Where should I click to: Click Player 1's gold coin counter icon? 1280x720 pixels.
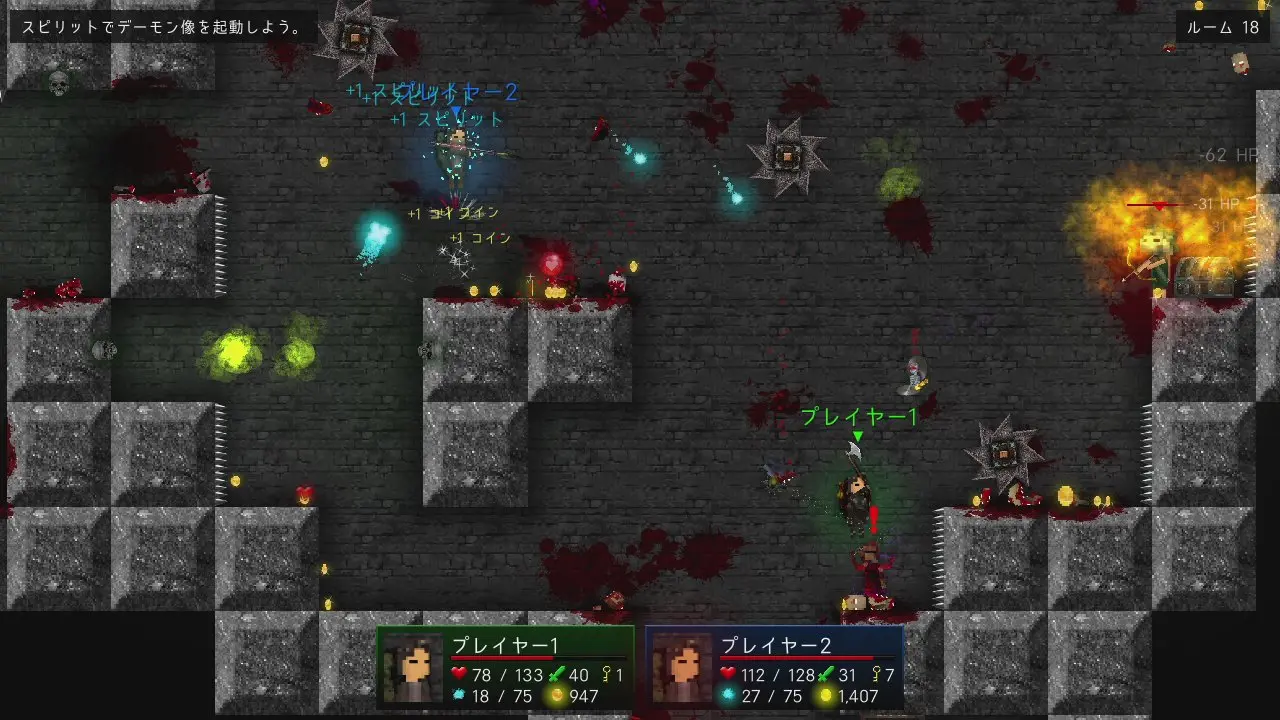click(555, 695)
